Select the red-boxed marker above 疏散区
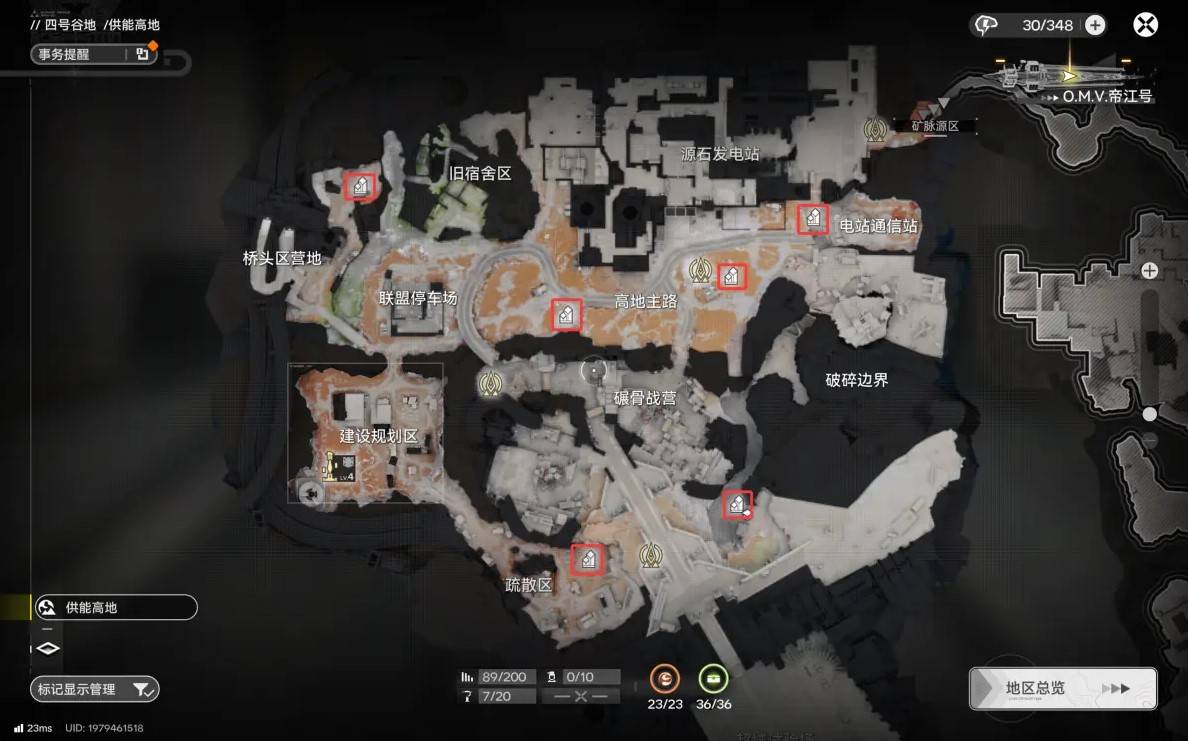The width and height of the screenshot is (1188, 741). click(x=587, y=559)
